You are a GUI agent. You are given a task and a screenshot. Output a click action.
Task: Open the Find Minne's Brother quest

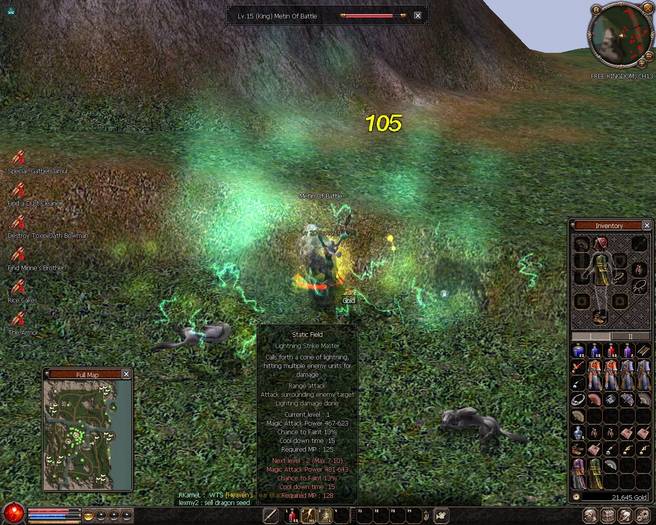pyautogui.click(x=19, y=253)
